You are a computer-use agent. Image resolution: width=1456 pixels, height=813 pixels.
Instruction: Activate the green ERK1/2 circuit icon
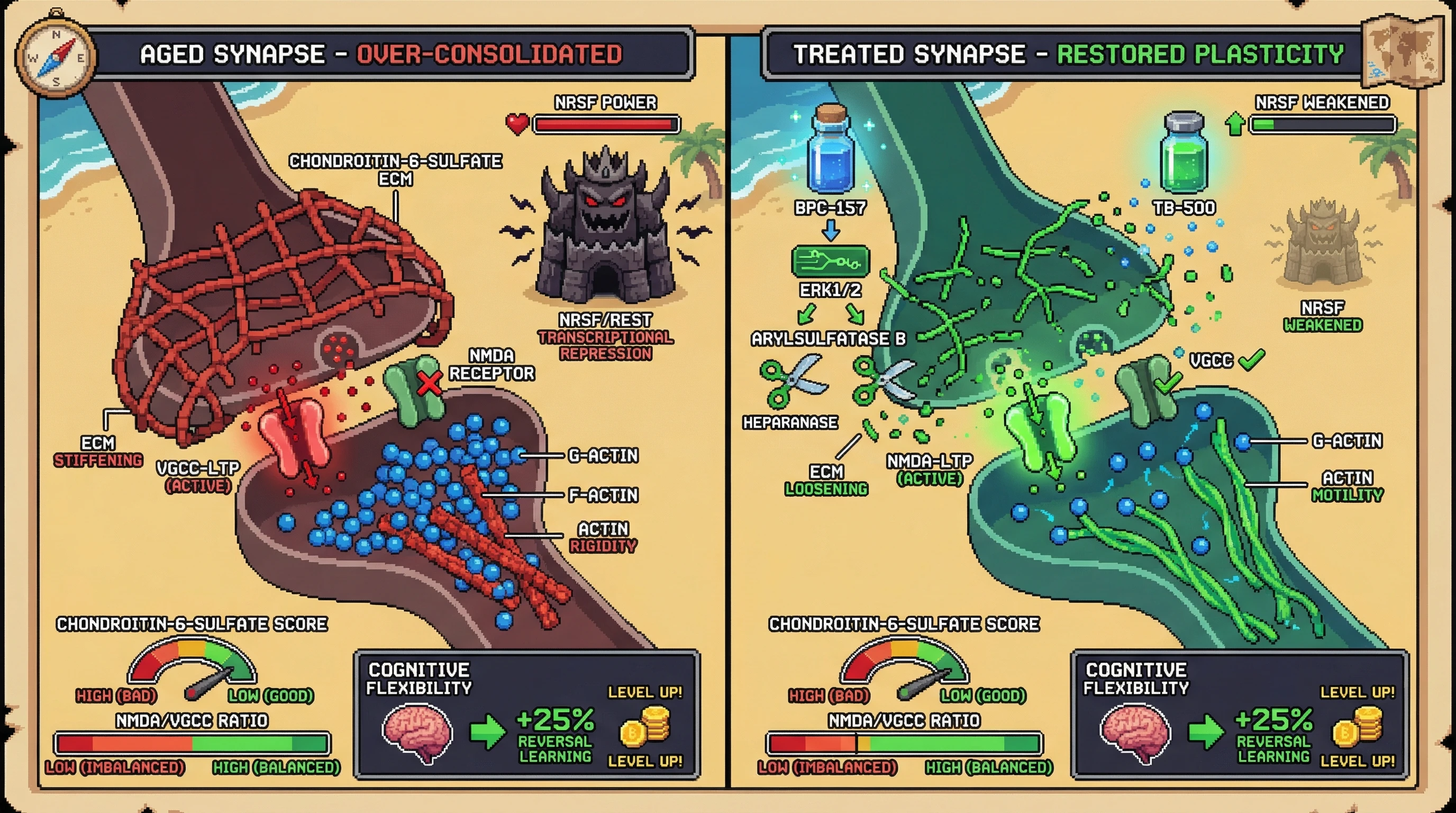(x=830, y=261)
